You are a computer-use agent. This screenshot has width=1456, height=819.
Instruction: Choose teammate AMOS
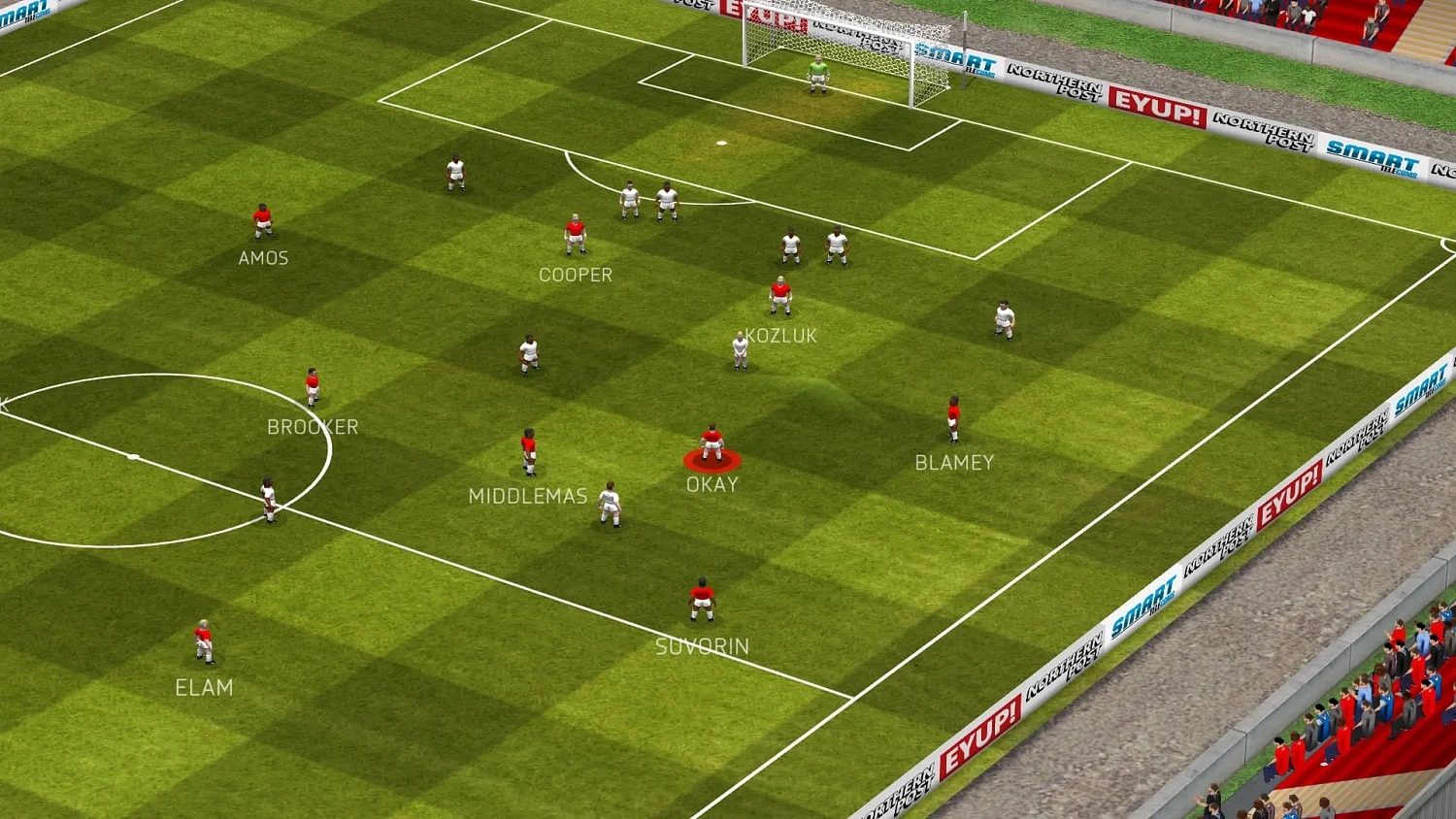[262, 221]
